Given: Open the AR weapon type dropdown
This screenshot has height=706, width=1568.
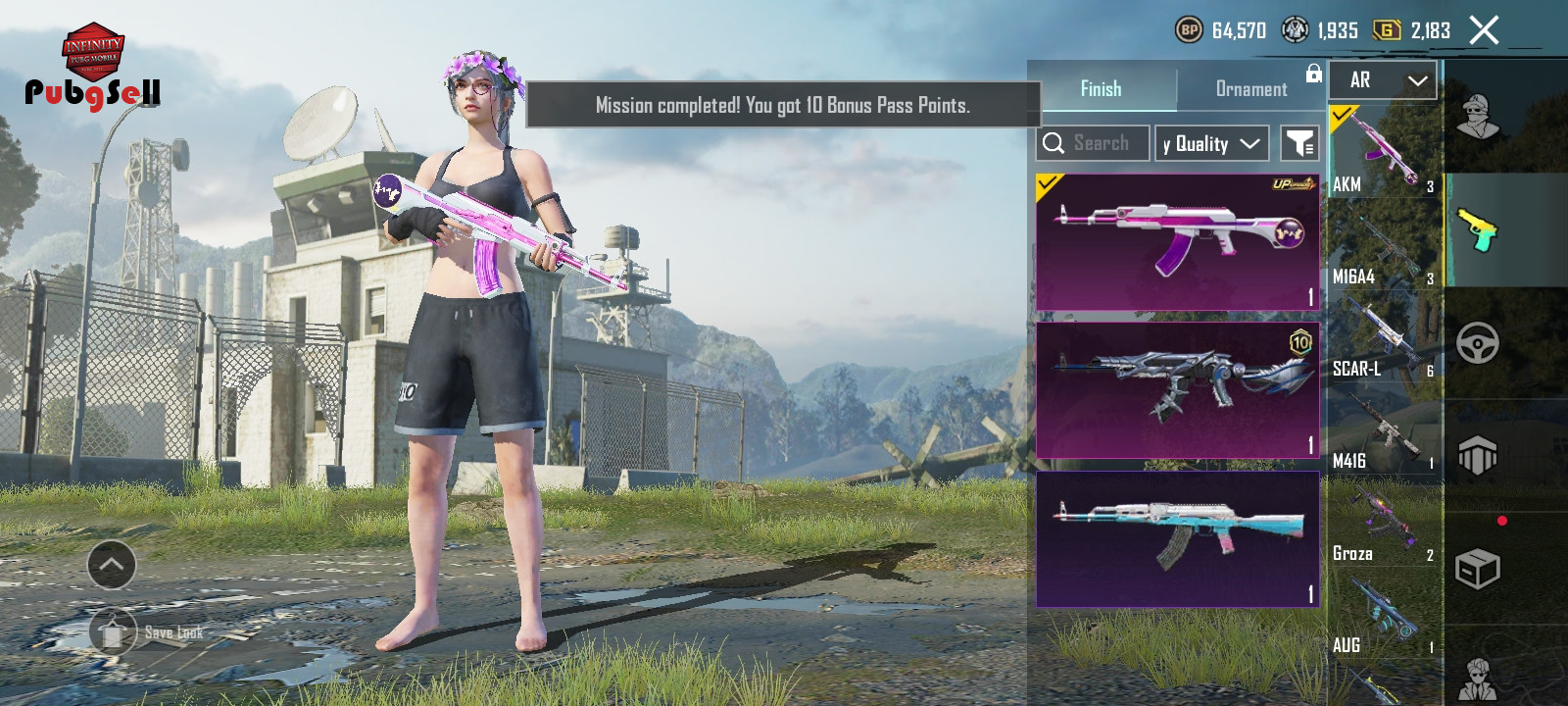Looking at the screenshot, I should click(x=1383, y=80).
